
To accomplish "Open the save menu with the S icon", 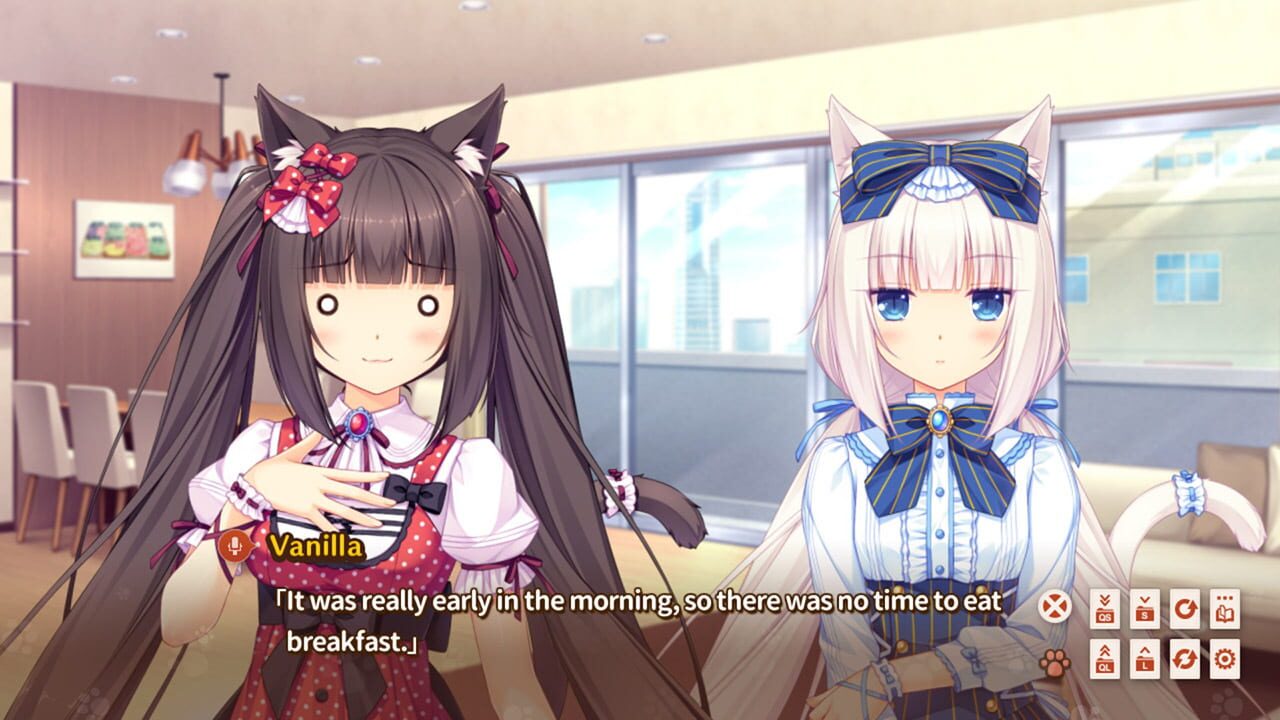I will tap(1145, 608).
